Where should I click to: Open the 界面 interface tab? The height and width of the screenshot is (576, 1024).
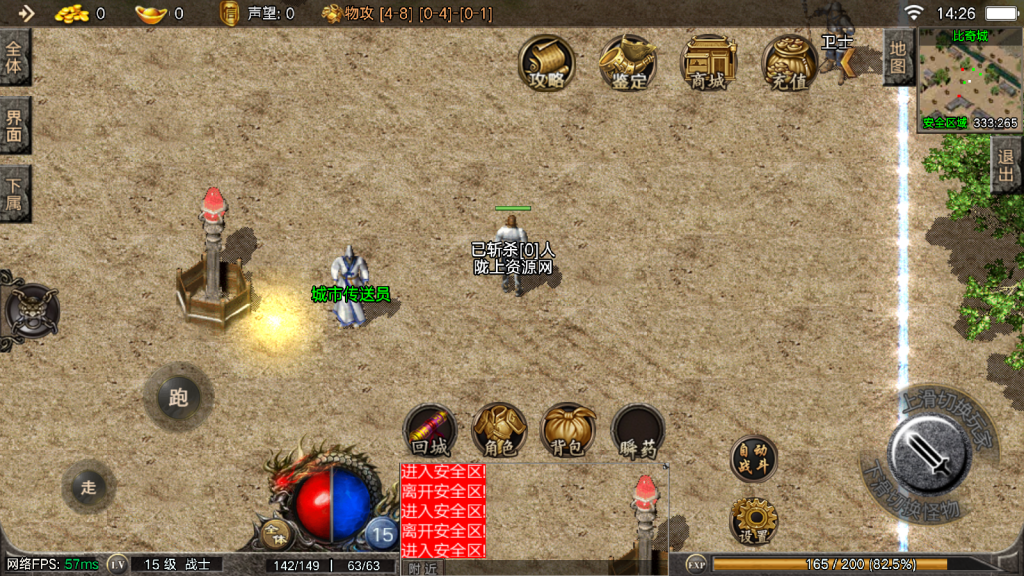tap(14, 125)
